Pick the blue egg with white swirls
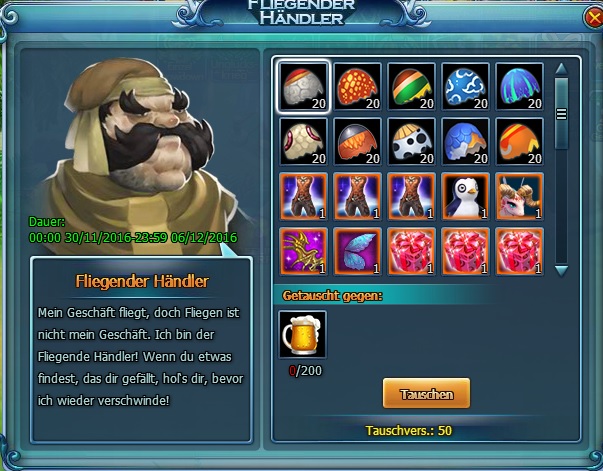This screenshot has height=471, width=603. [465, 87]
